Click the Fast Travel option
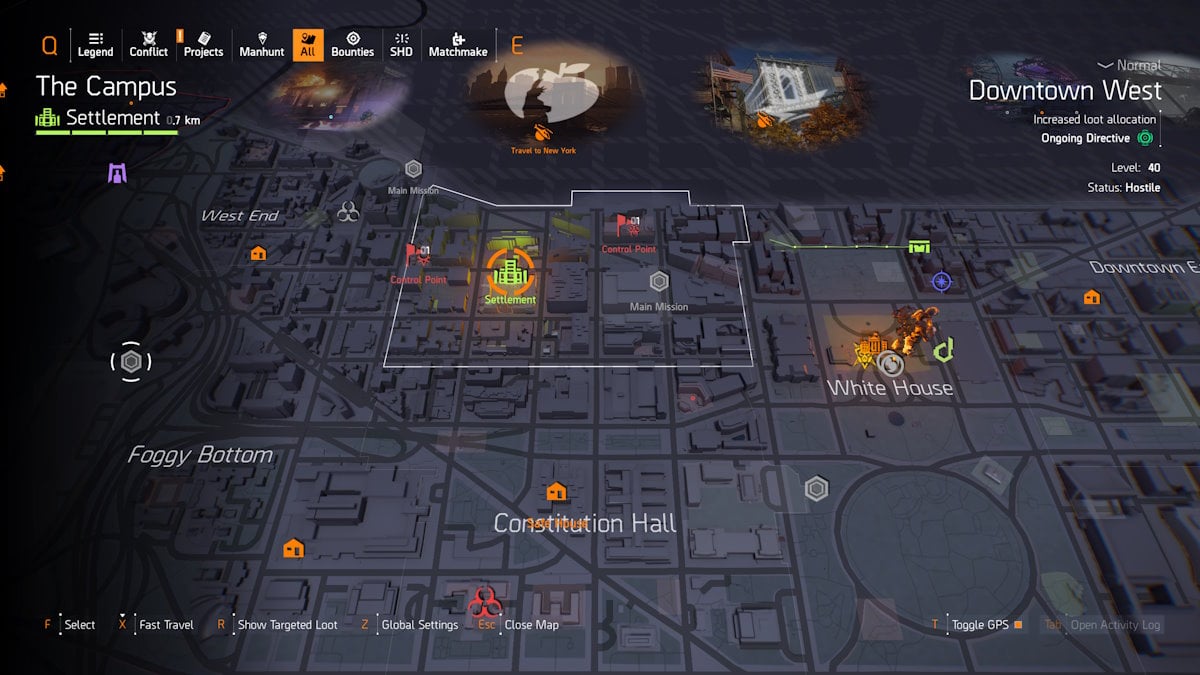This screenshot has height=675, width=1200. 166,625
